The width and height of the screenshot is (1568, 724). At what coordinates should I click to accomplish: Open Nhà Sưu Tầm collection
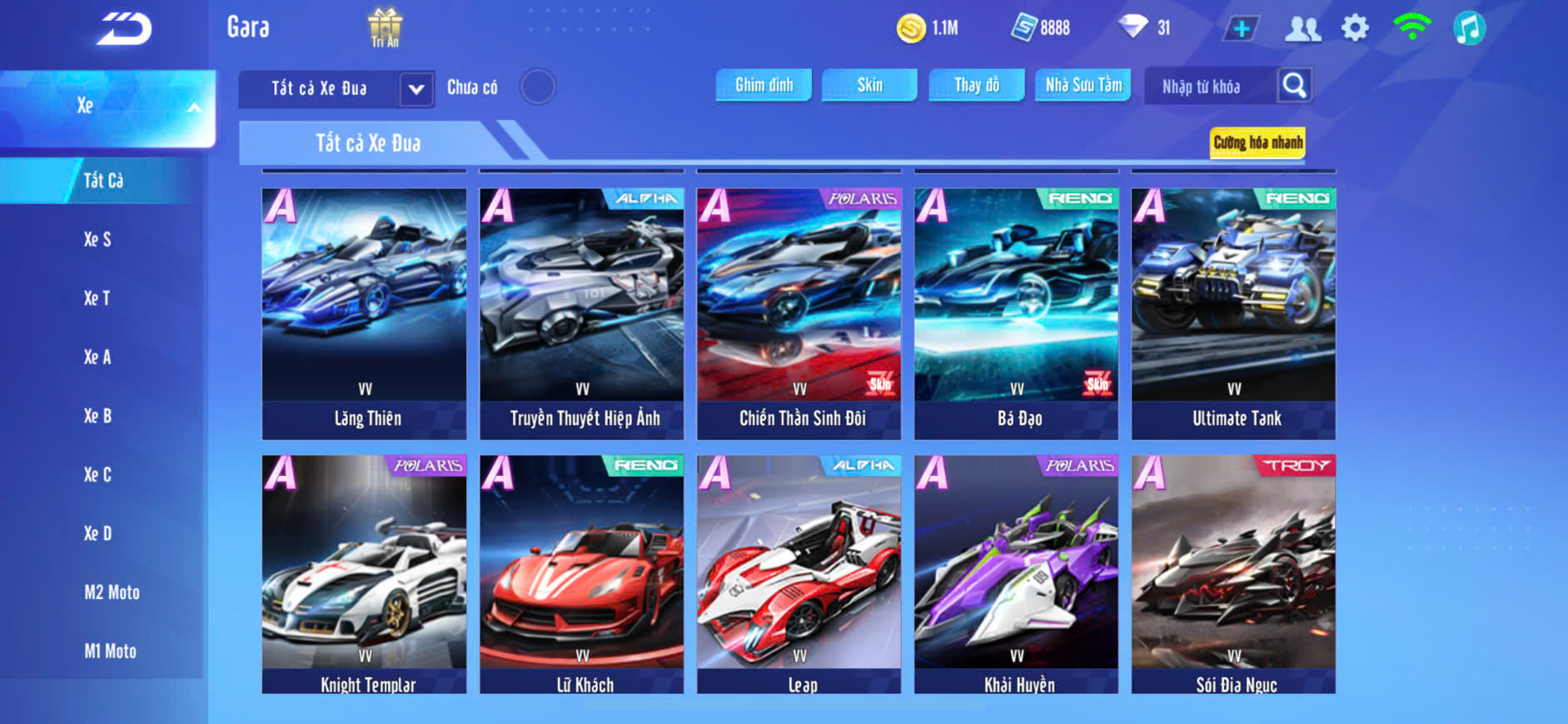coord(1083,85)
